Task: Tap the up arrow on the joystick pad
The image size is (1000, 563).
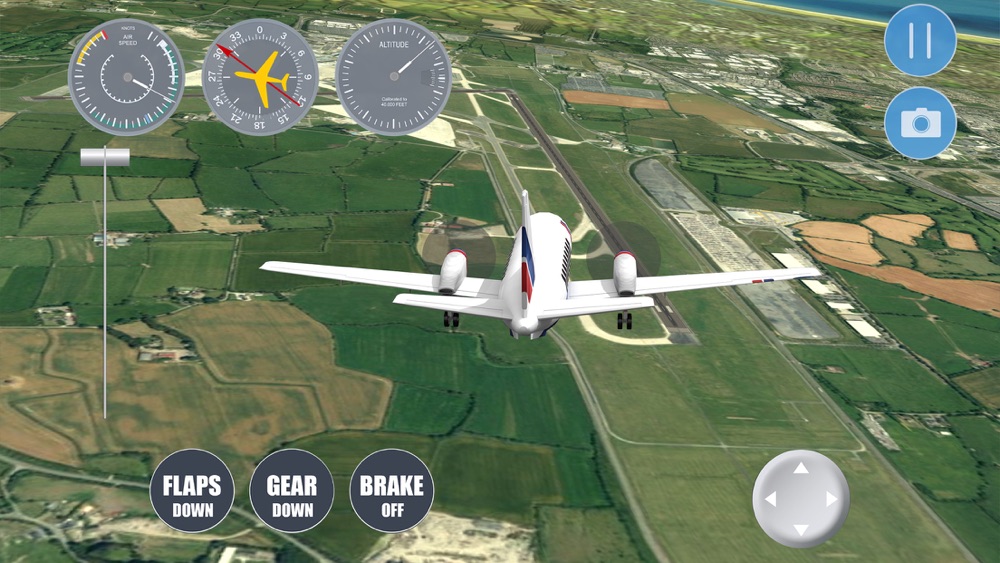Action: coord(800,468)
